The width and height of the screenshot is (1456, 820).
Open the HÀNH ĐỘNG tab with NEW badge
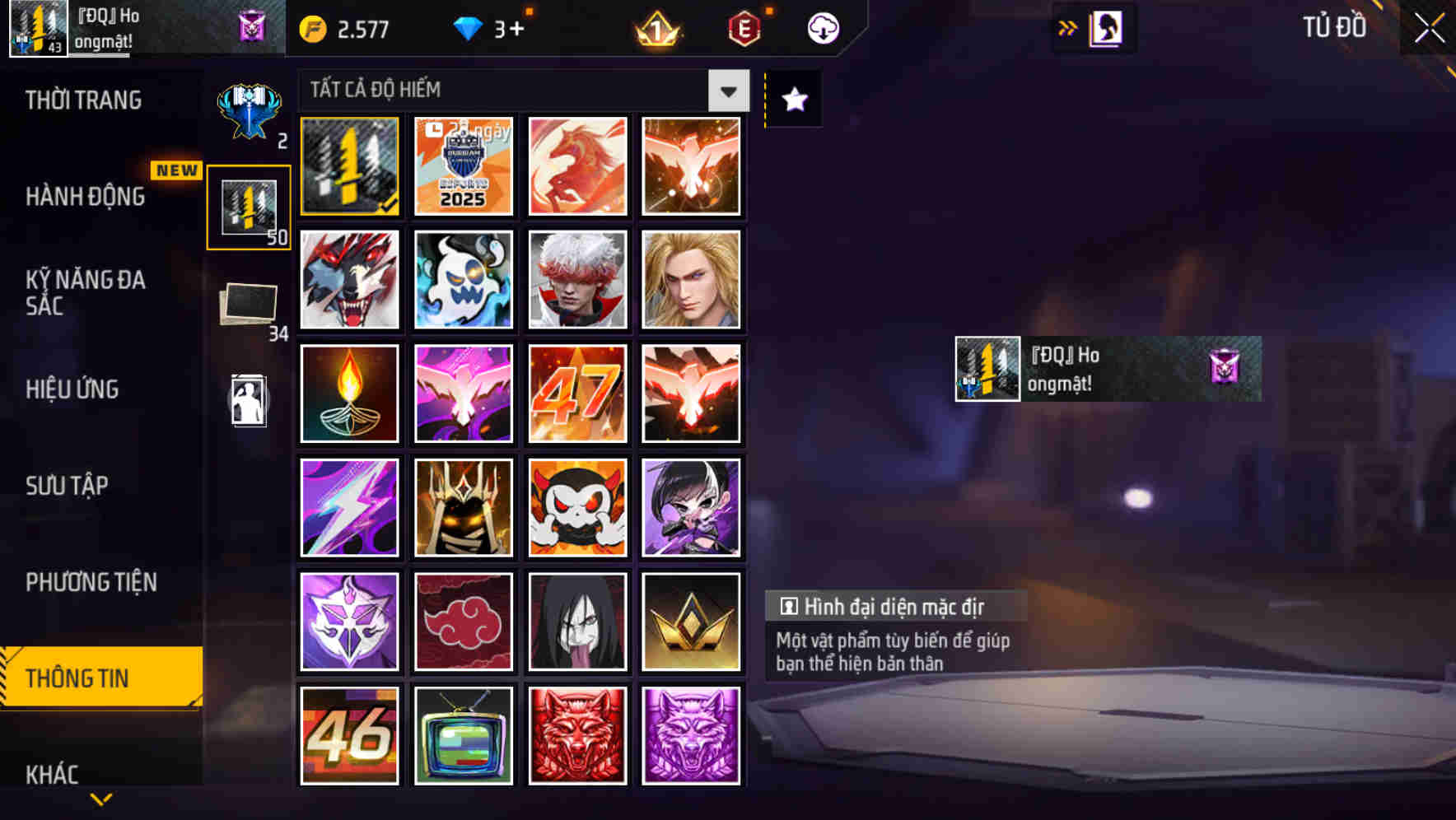86,198
